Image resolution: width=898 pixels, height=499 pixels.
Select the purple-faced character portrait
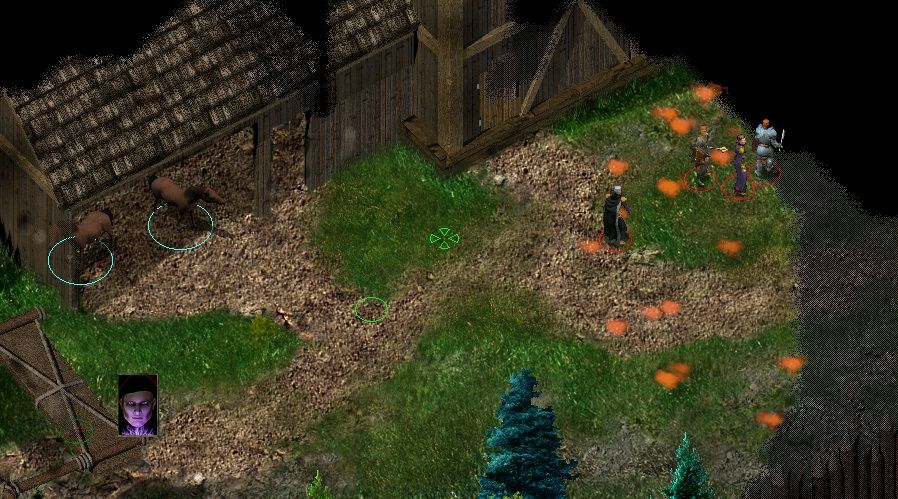coord(138,405)
